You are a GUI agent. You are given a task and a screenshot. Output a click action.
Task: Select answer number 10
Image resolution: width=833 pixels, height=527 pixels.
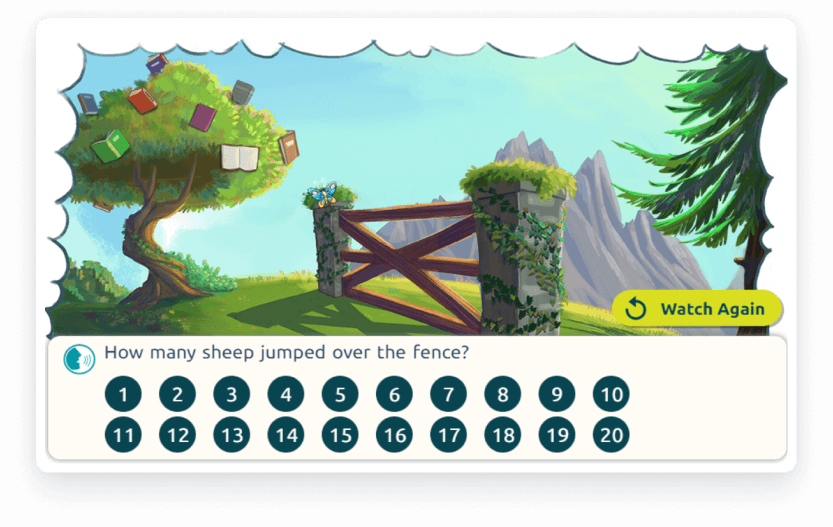click(611, 394)
